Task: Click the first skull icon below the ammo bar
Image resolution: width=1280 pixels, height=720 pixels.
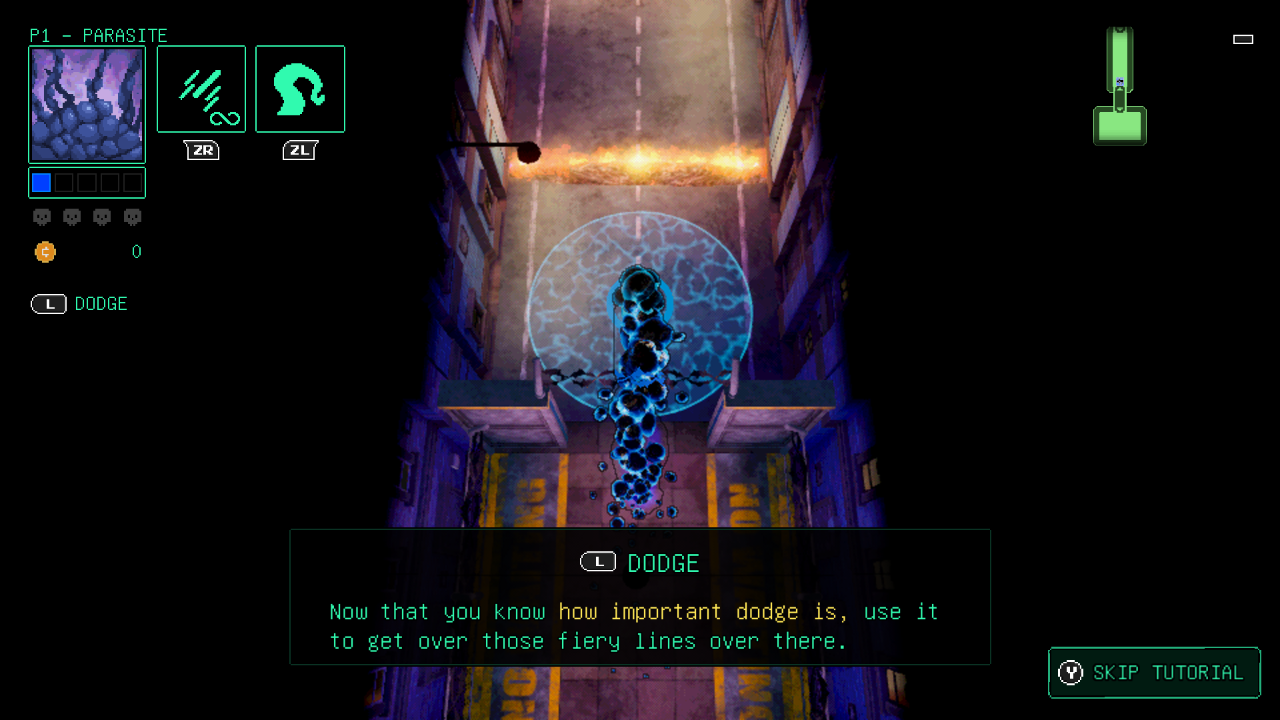Action: tap(42, 217)
